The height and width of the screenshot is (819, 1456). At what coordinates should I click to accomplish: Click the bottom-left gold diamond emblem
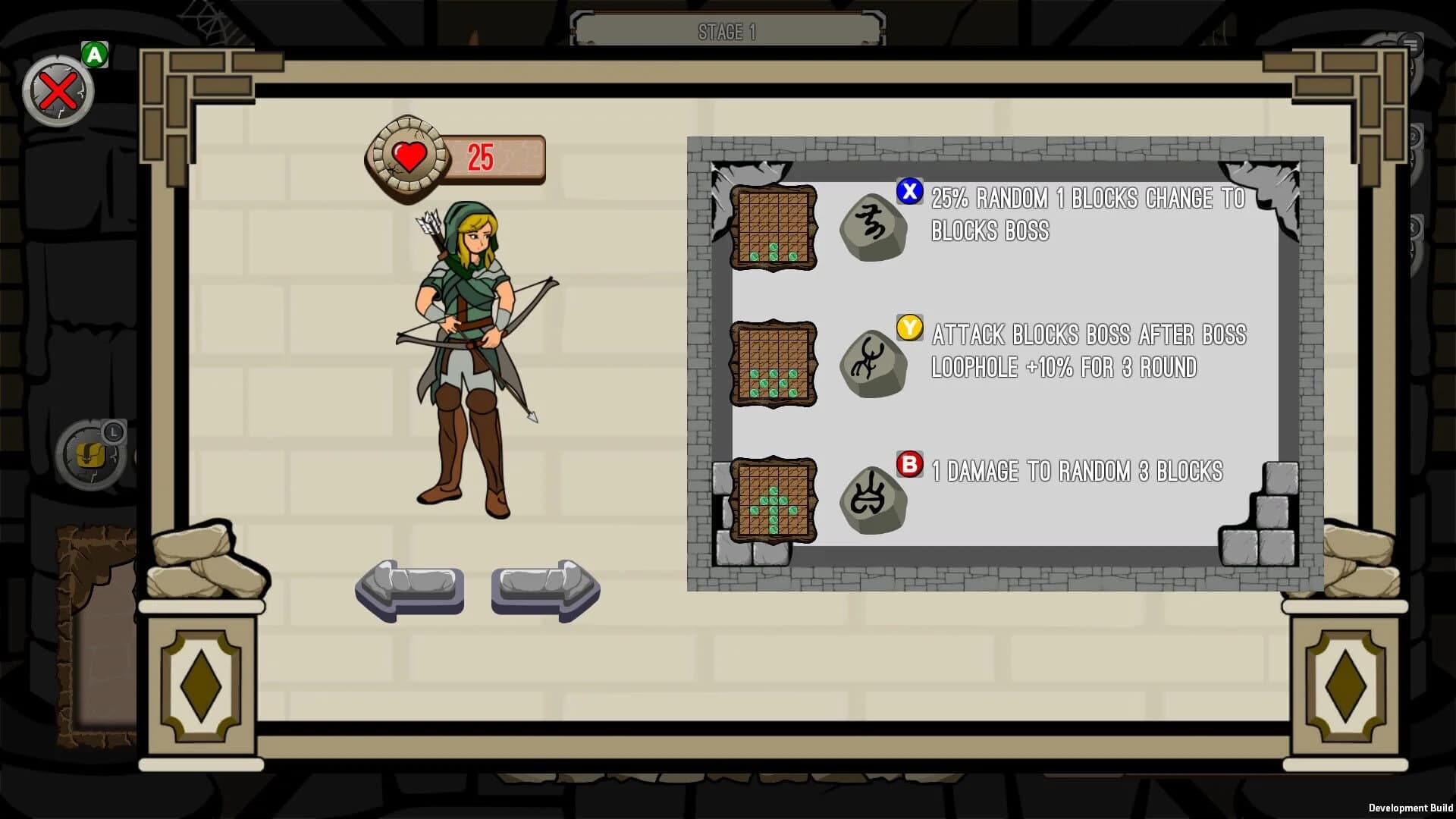coord(201,686)
